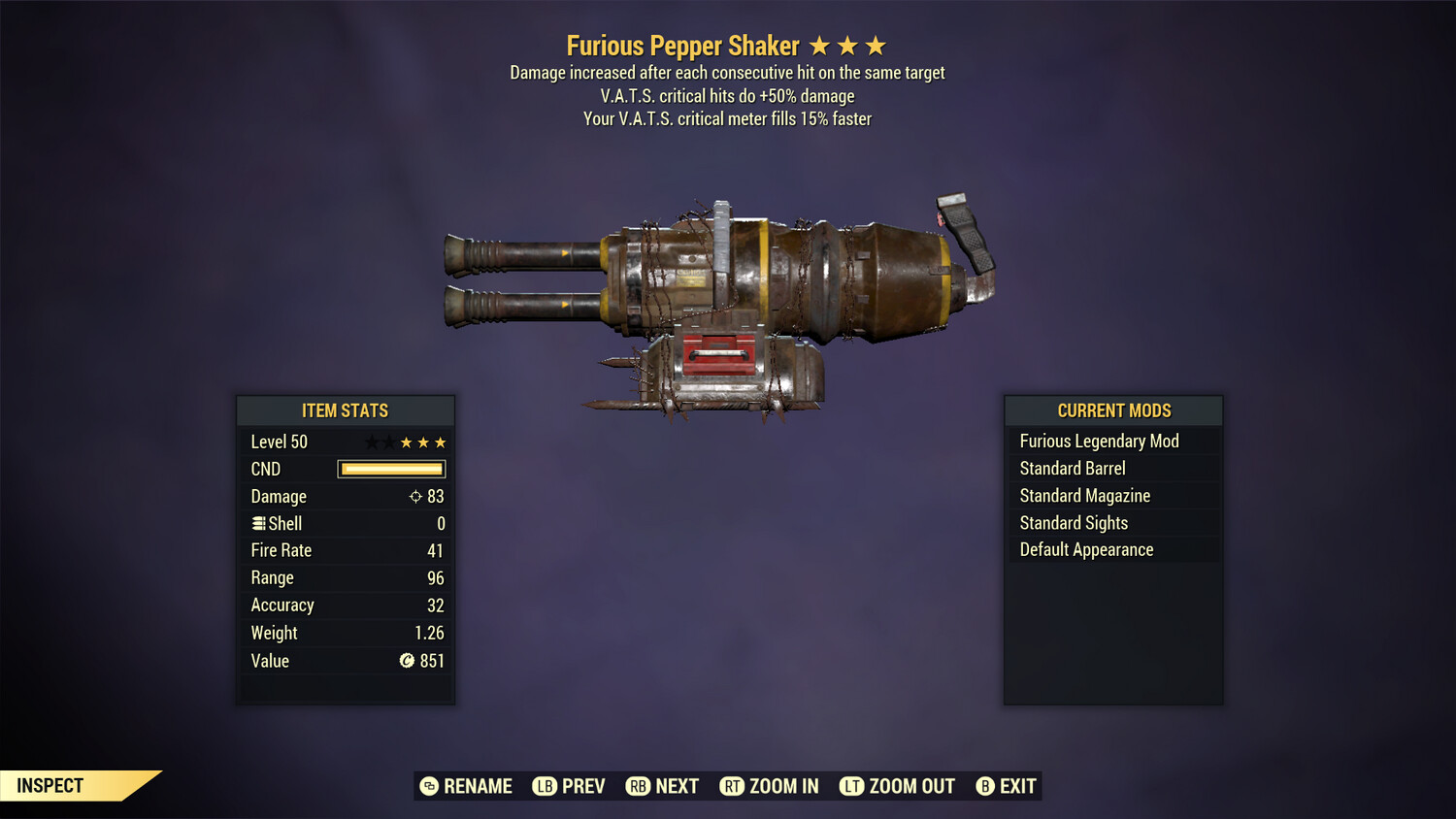Click the rename gamepad button icon
Viewport: 1456px width, 819px height.
click(x=427, y=786)
